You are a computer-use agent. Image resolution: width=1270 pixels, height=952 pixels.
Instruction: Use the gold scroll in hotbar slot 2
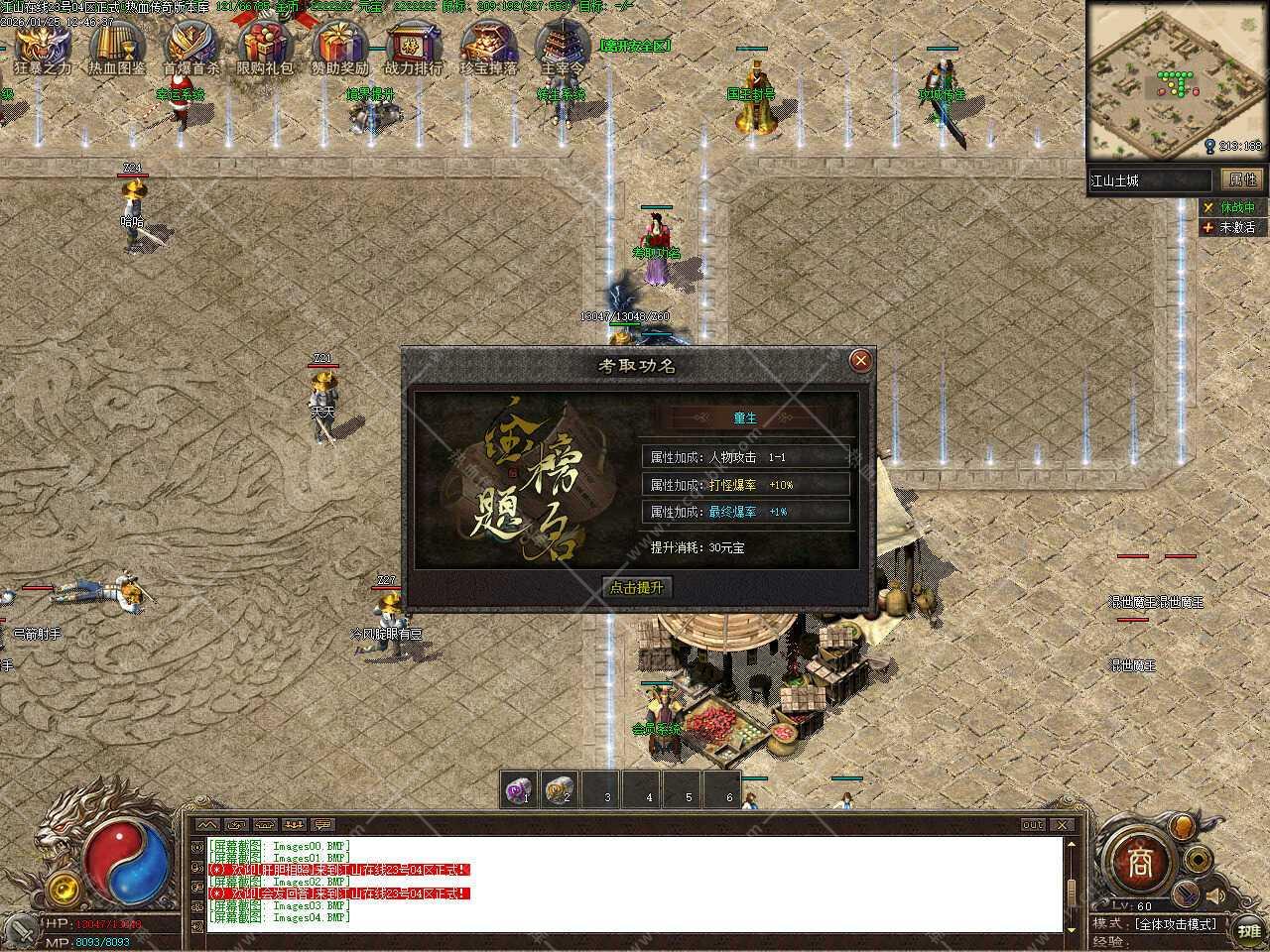click(x=562, y=789)
